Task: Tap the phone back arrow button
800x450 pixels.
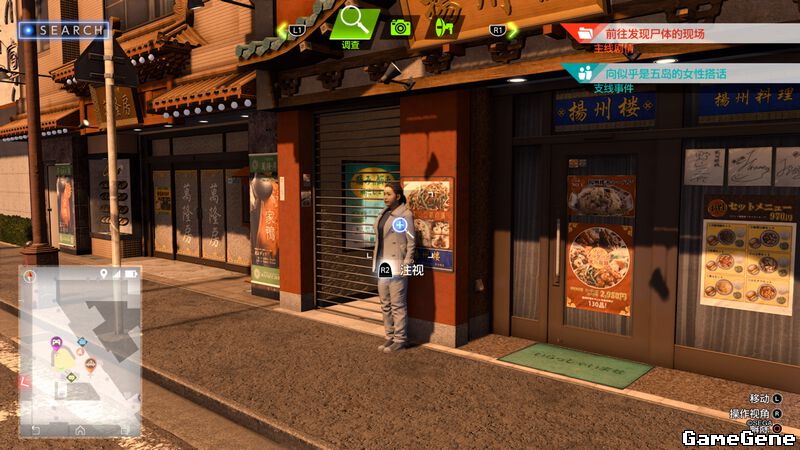Action: 37,429
